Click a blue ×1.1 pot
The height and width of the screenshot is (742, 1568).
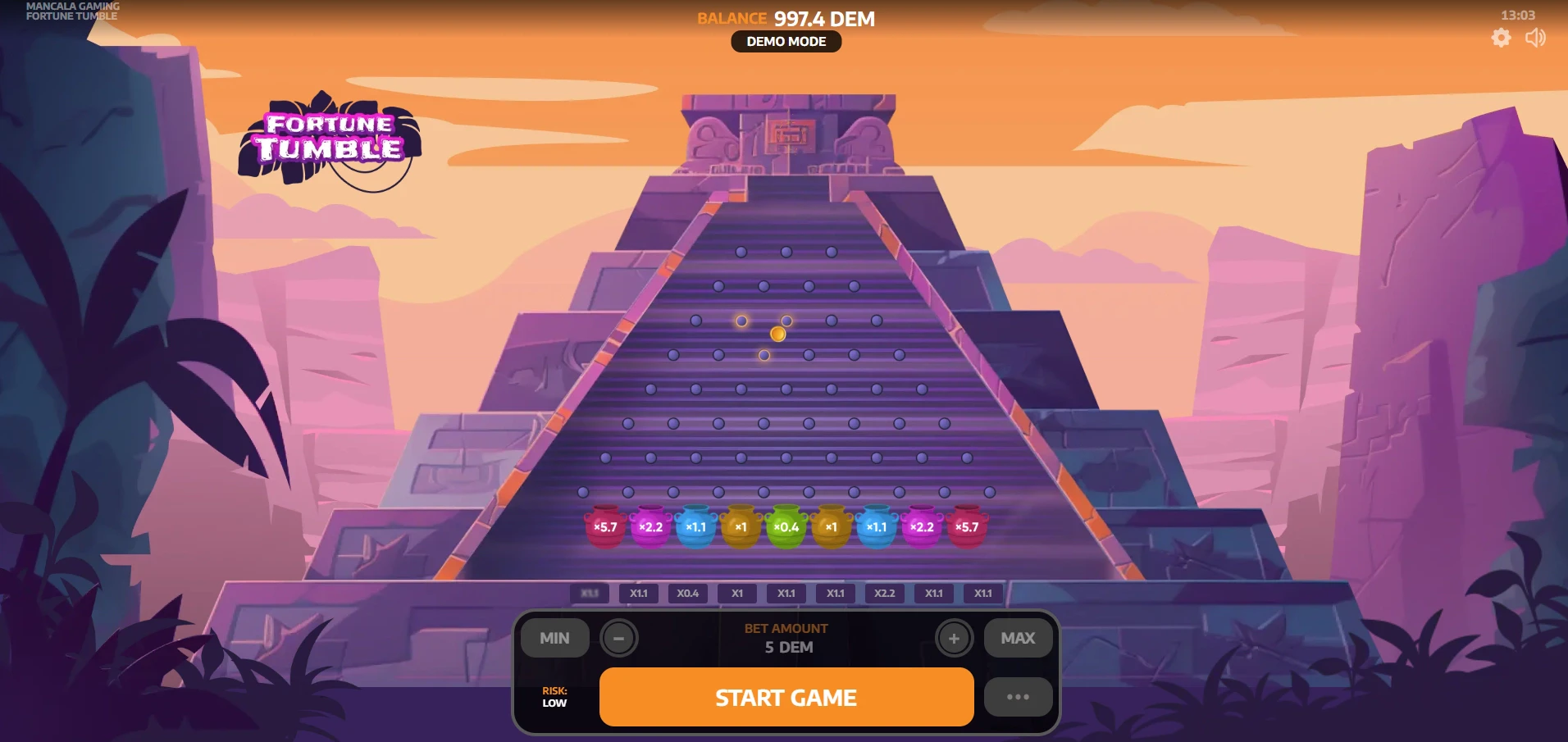point(697,527)
